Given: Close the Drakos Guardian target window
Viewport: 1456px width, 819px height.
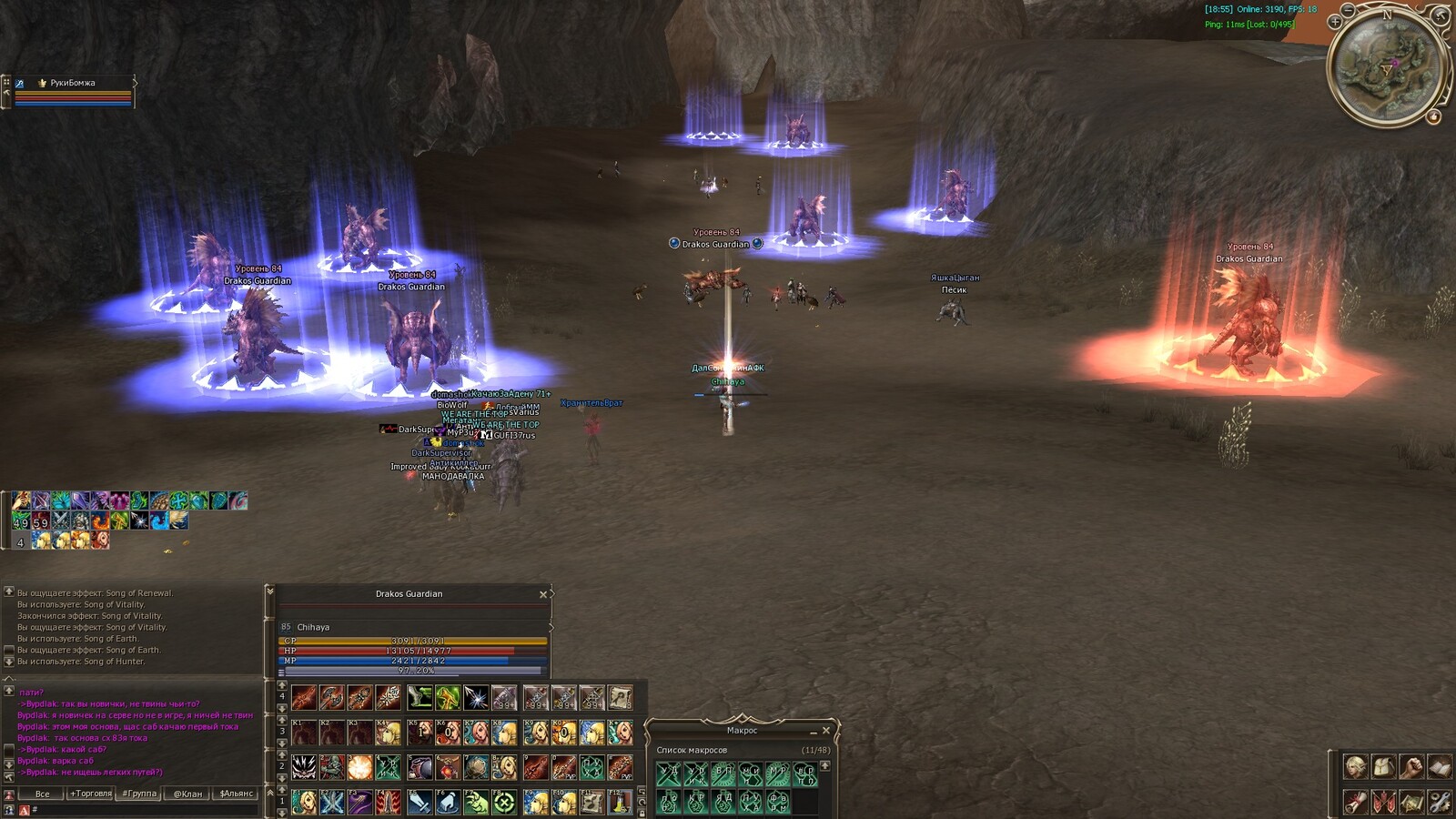Looking at the screenshot, I should pyautogui.click(x=543, y=594).
